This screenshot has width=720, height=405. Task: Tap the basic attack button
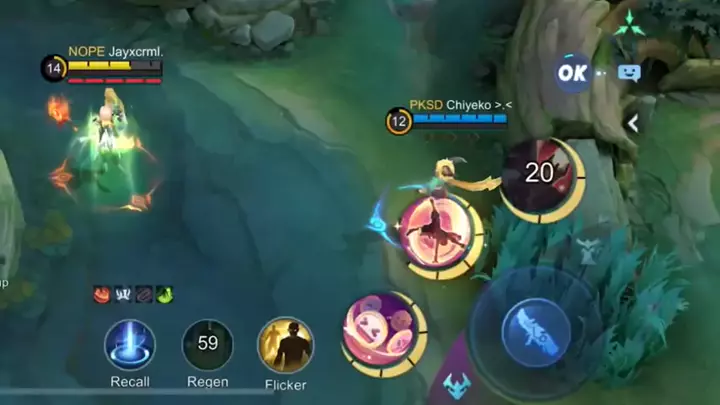point(535,327)
